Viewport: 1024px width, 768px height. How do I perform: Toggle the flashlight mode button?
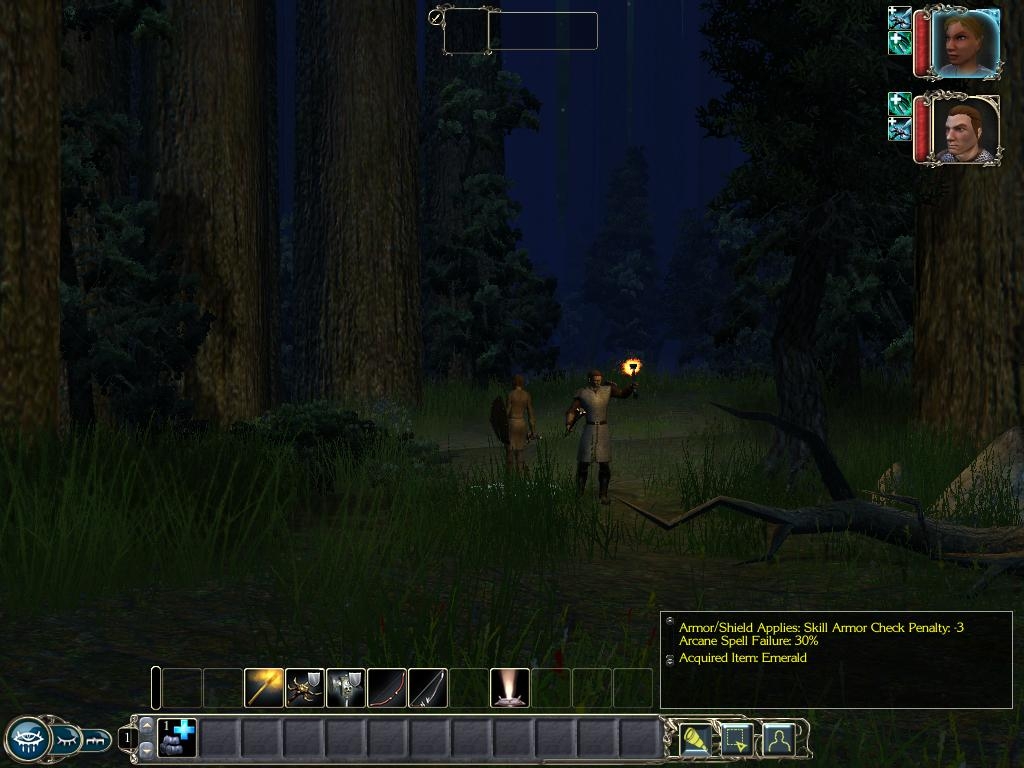695,739
